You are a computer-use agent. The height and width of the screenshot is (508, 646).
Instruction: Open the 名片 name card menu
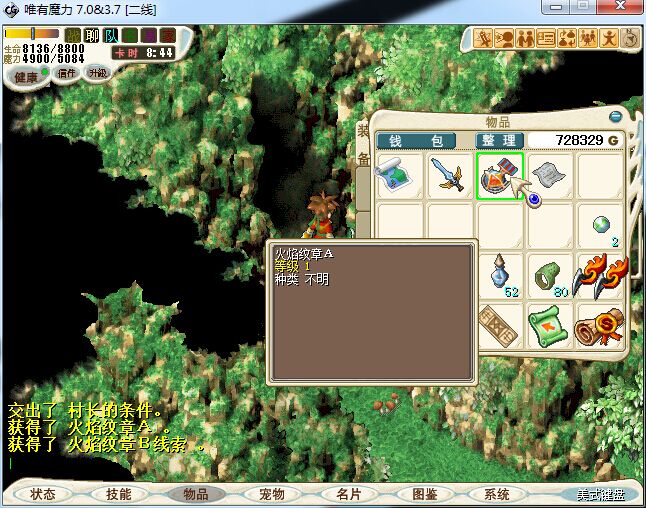(x=347, y=494)
